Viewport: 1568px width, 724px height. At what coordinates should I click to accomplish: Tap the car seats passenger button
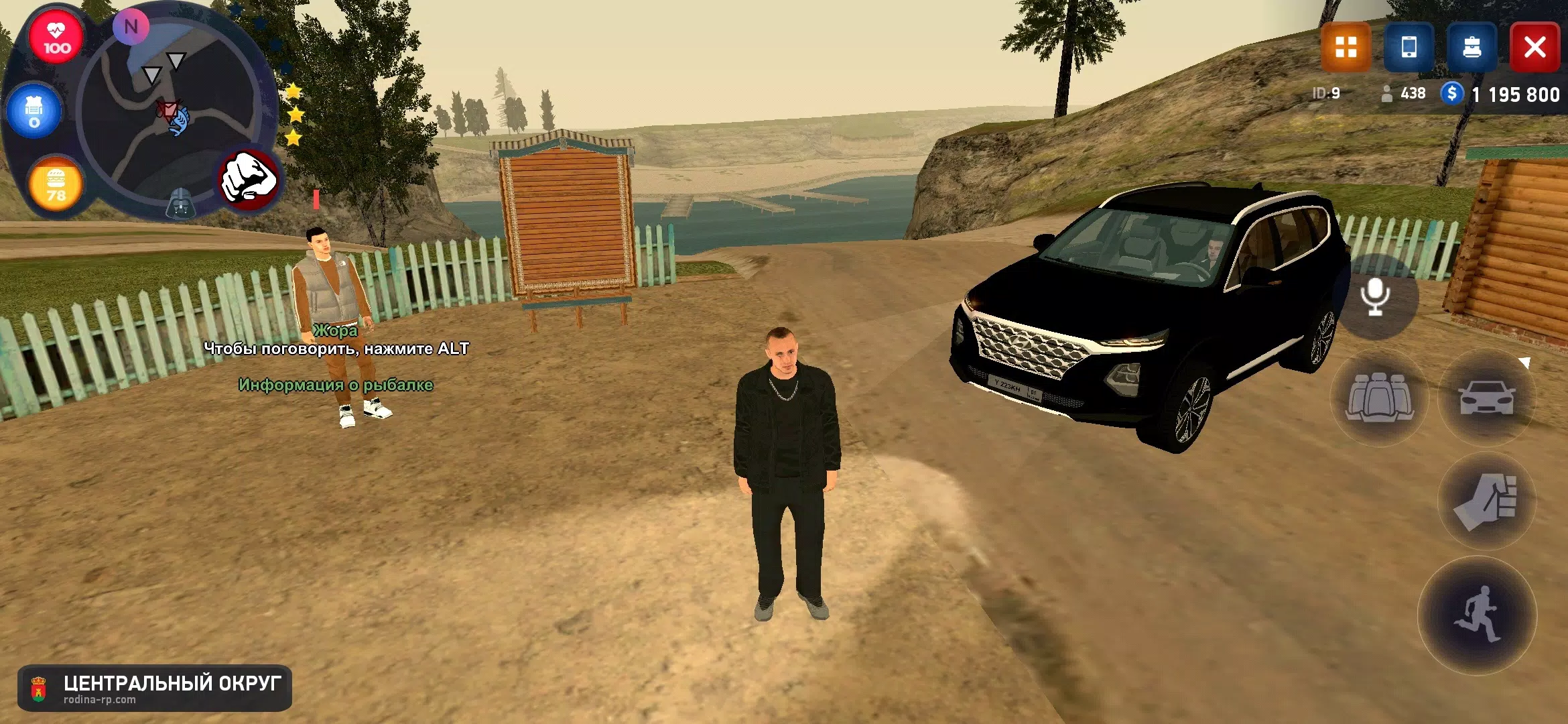[x=1379, y=398]
